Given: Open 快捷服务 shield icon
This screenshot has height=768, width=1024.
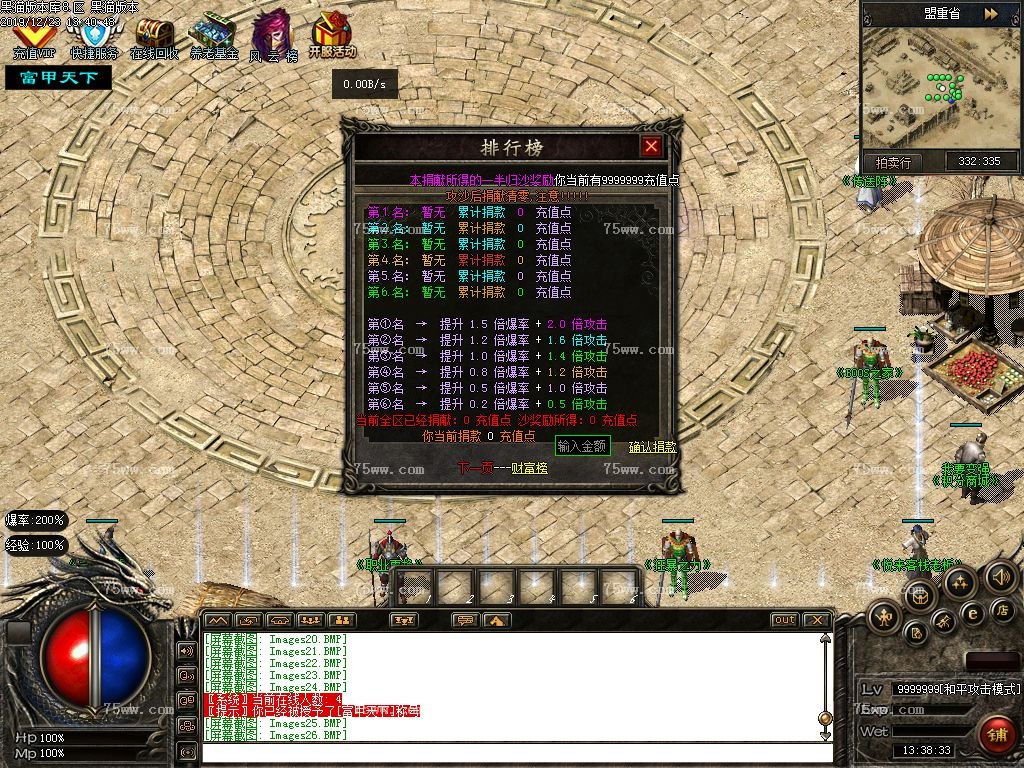Looking at the screenshot, I should click(x=95, y=38).
